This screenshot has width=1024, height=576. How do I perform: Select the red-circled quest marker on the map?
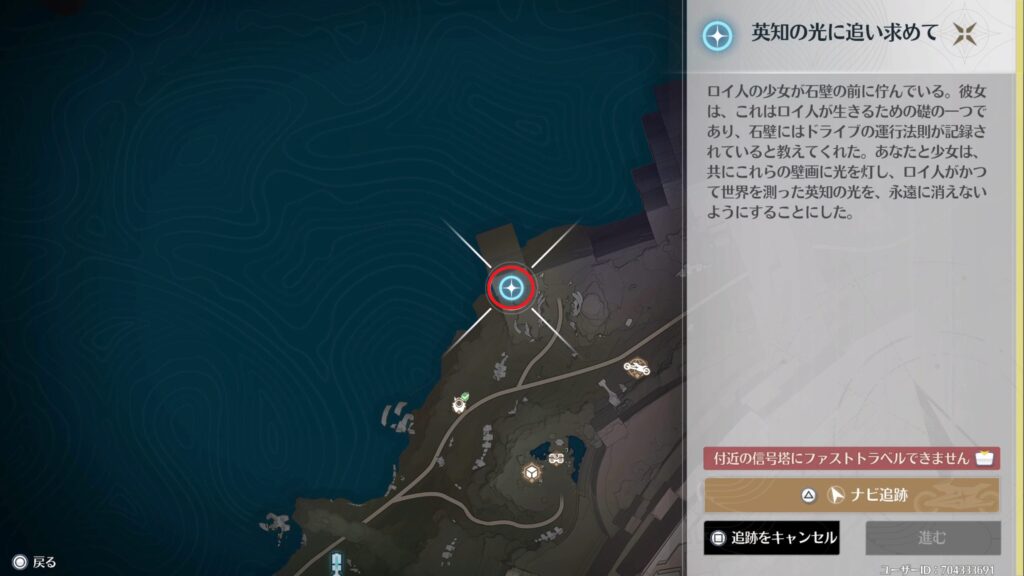tap(511, 289)
